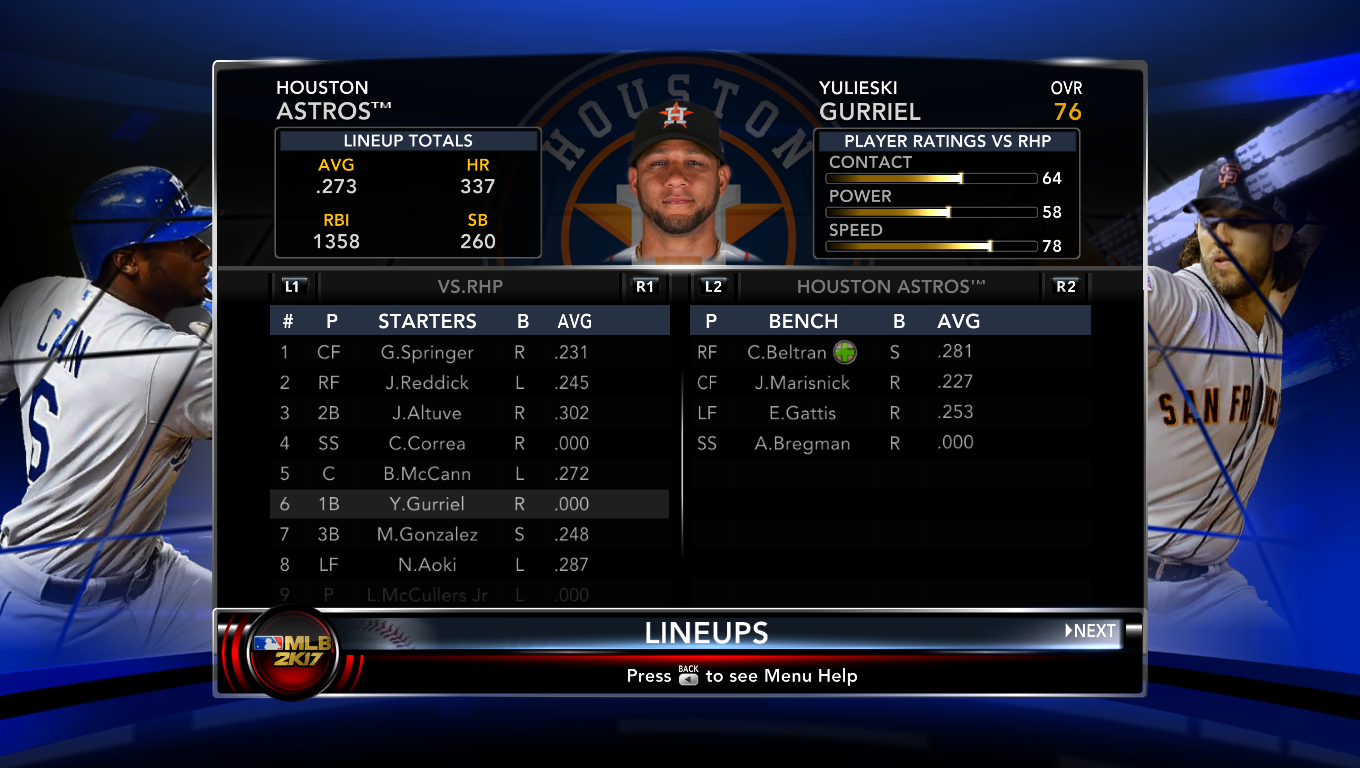This screenshot has width=1360, height=768.
Task: Change the Houston Astros team selector
Action: [x=890, y=287]
